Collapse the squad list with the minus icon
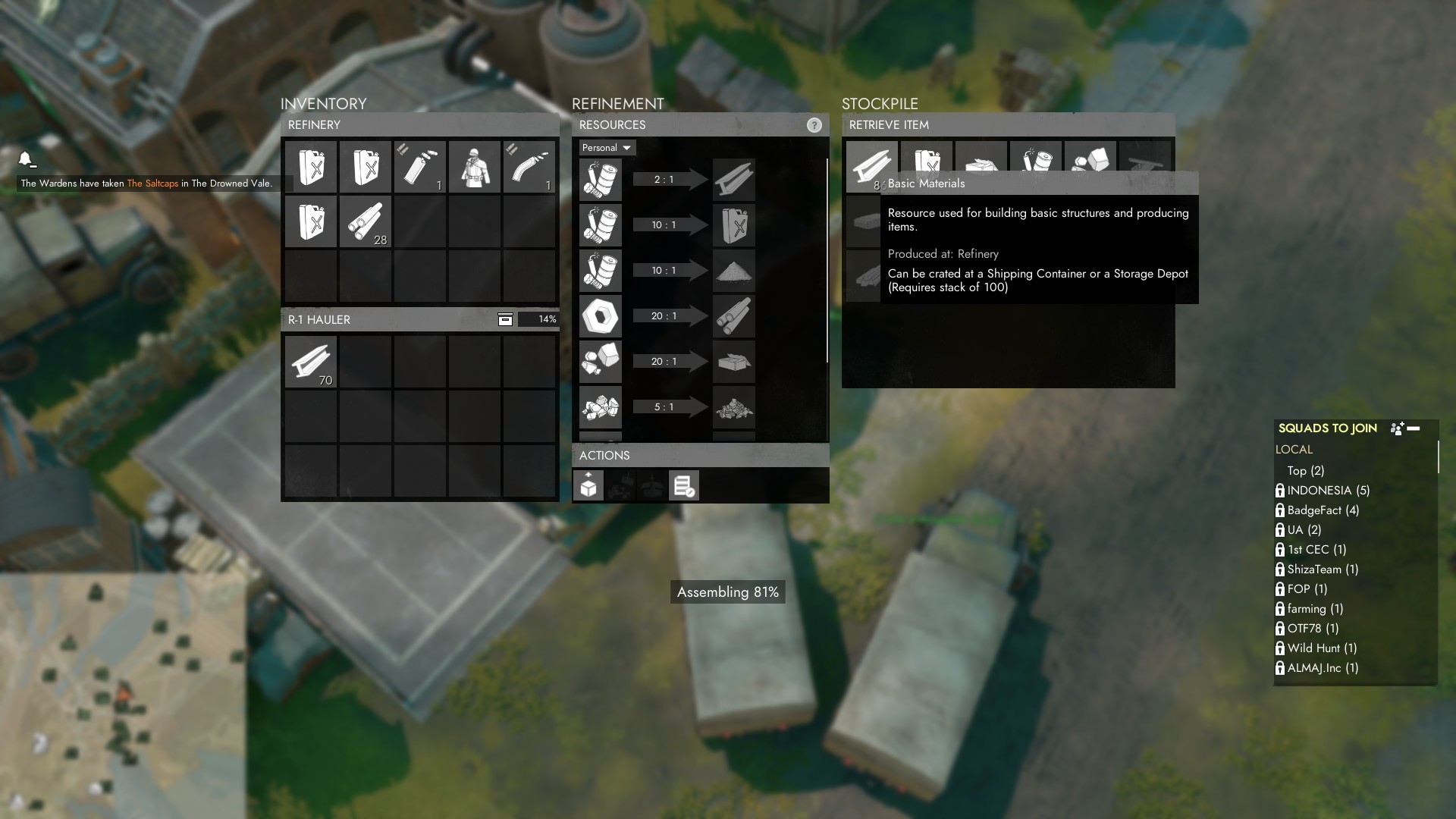Screen dimensions: 1456x819 click(x=1413, y=428)
